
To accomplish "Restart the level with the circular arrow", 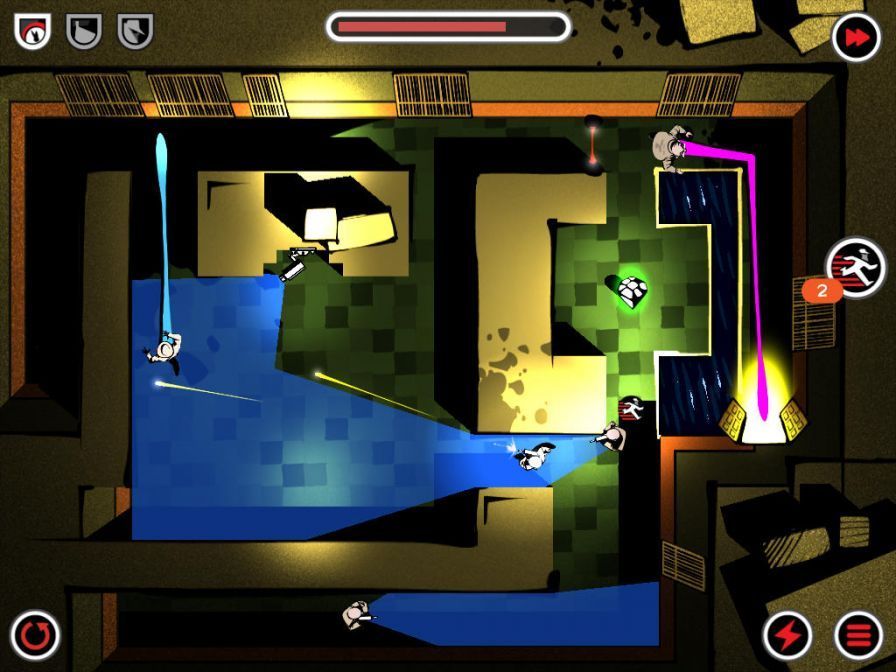I will coord(36,635).
